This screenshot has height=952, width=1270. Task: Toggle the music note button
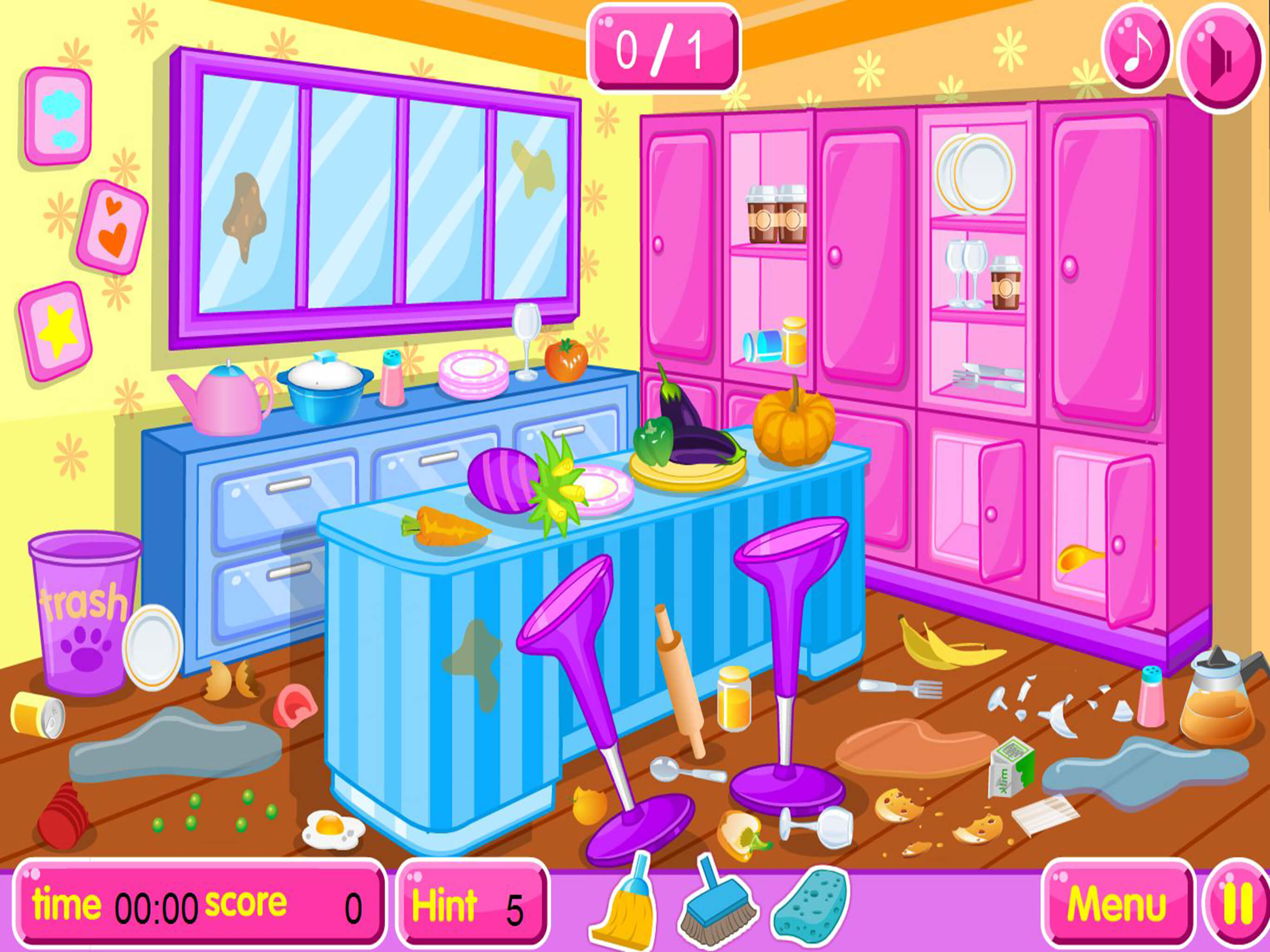[x=1135, y=49]
